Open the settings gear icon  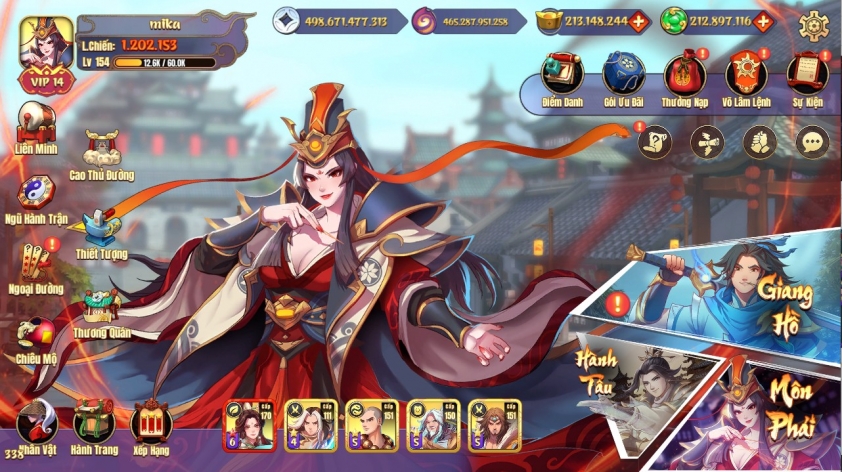(815, 22)
